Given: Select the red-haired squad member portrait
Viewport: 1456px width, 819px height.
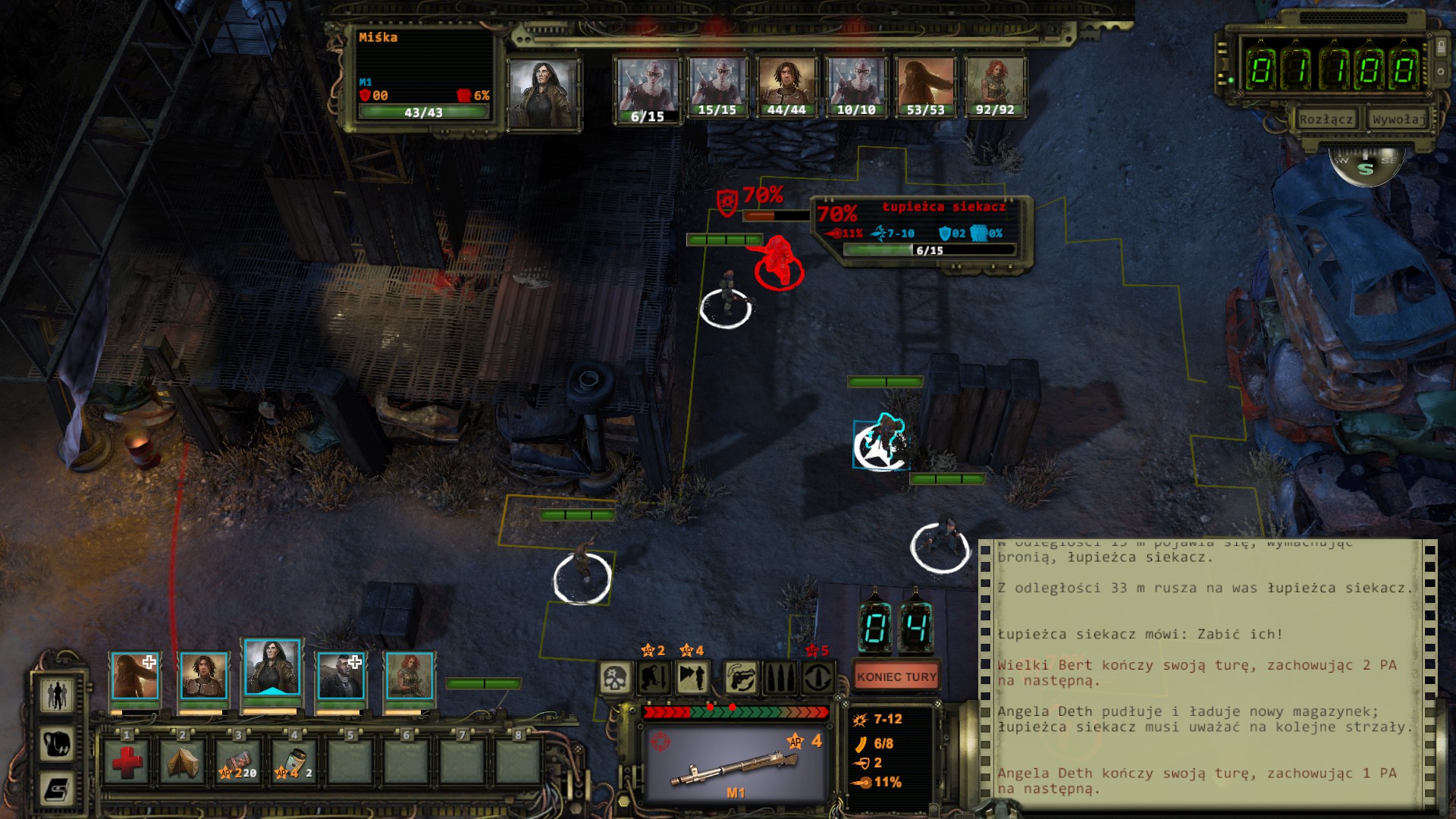Looking at the screenshot, I should (x=409, y=676).
